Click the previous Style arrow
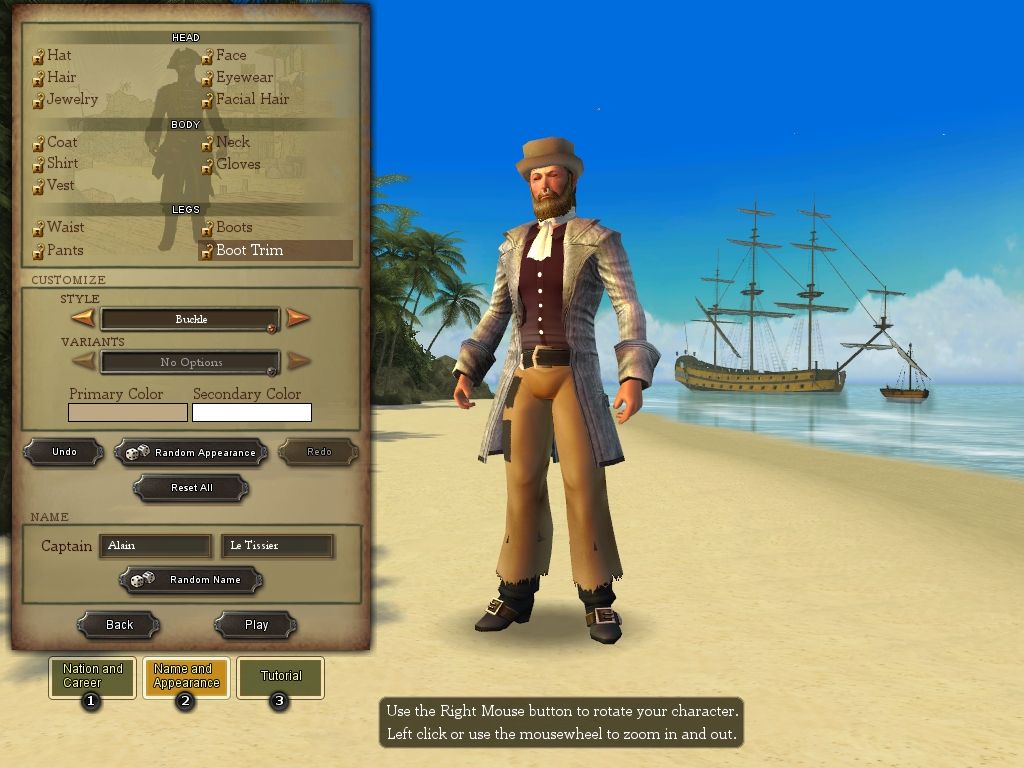This screenshot has height=768, width=1024. (x=83, y=319)
